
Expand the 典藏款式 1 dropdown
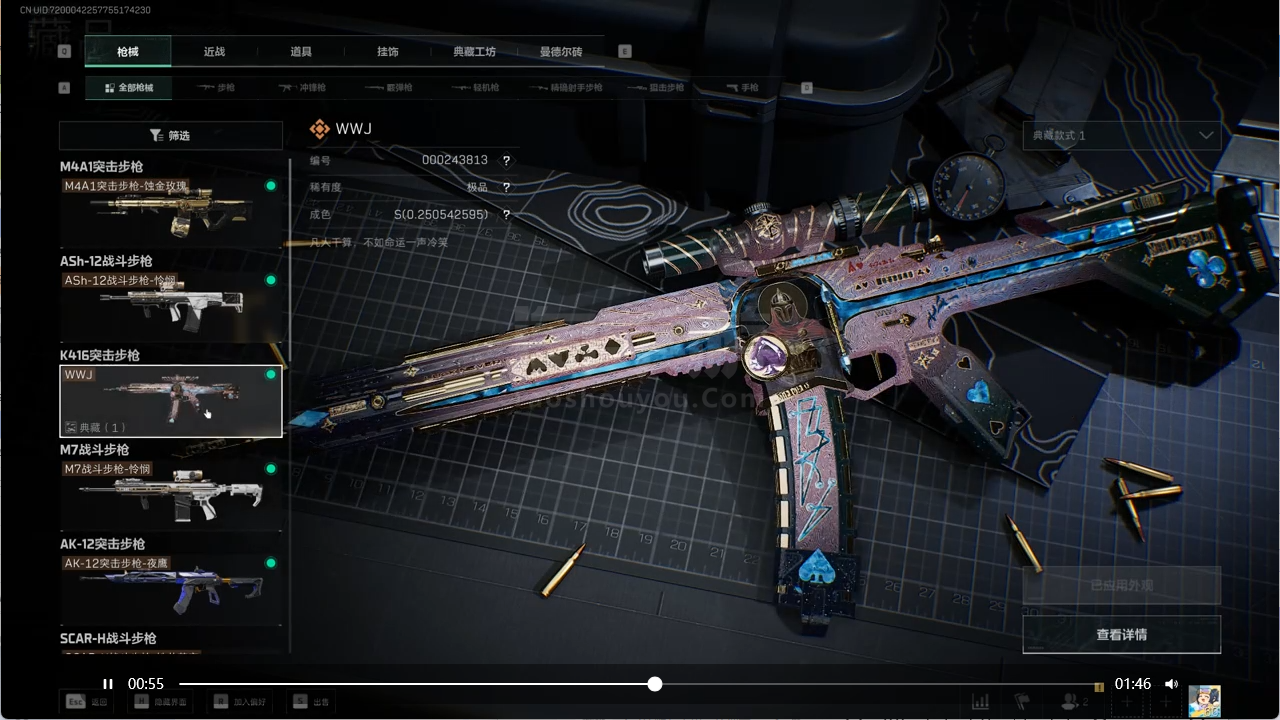(x=1121, y=135)
